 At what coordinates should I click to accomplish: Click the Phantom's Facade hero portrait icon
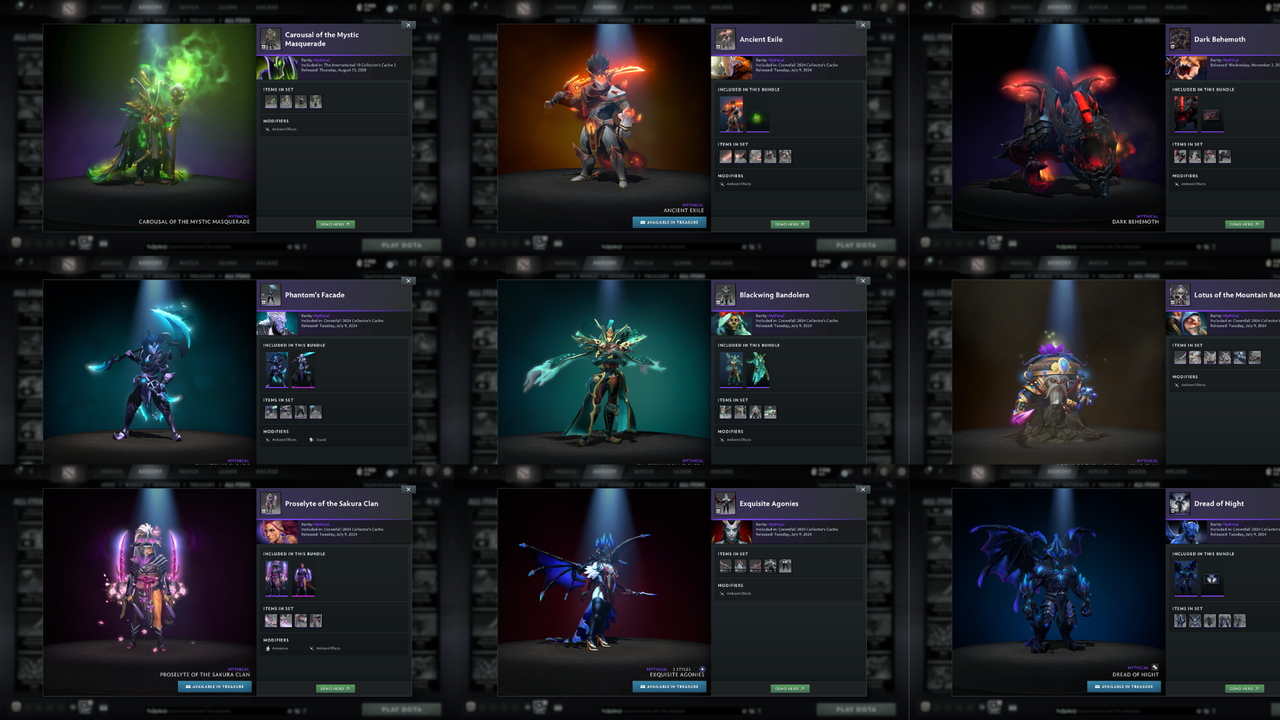[x=270, y=295]
